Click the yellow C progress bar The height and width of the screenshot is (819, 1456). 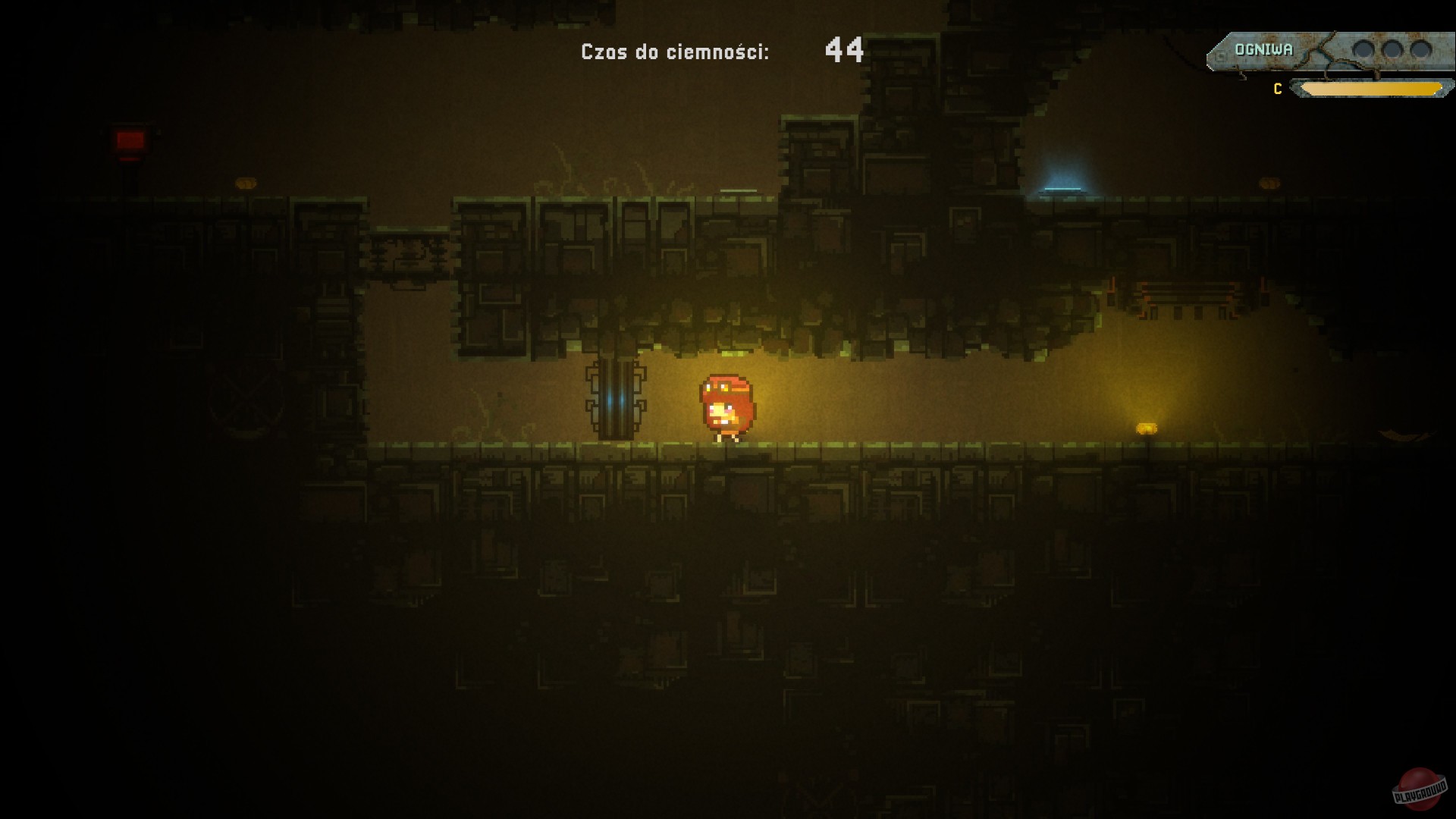click(1371, 88)
